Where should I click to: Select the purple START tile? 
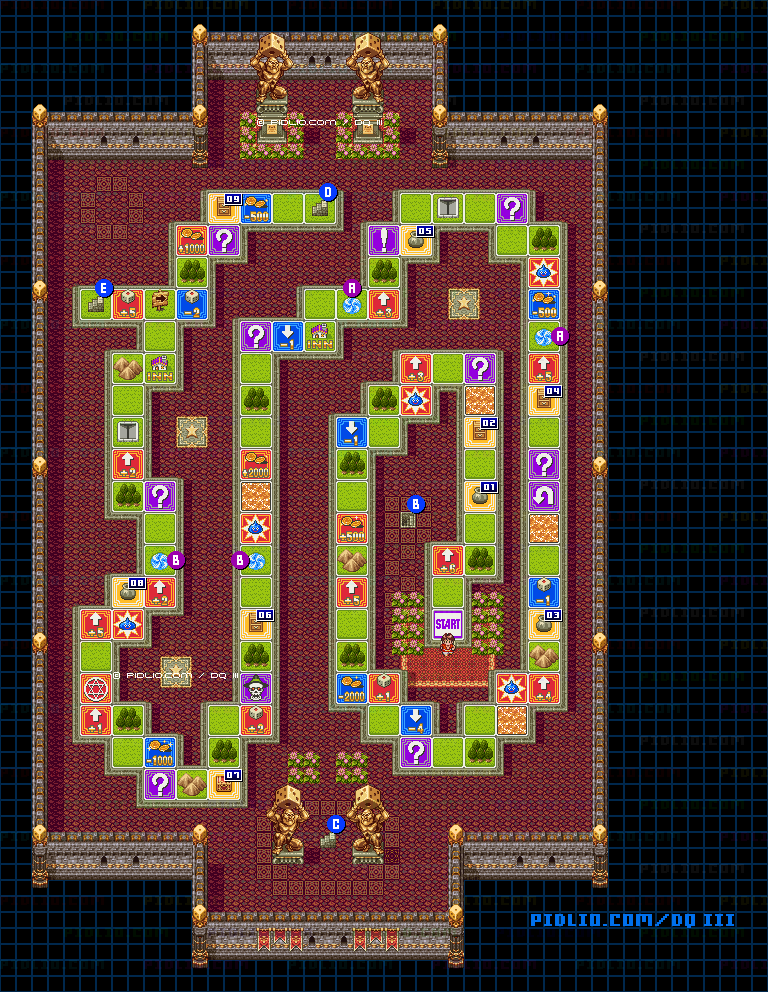pyautogui.click(x=448, y=623)
